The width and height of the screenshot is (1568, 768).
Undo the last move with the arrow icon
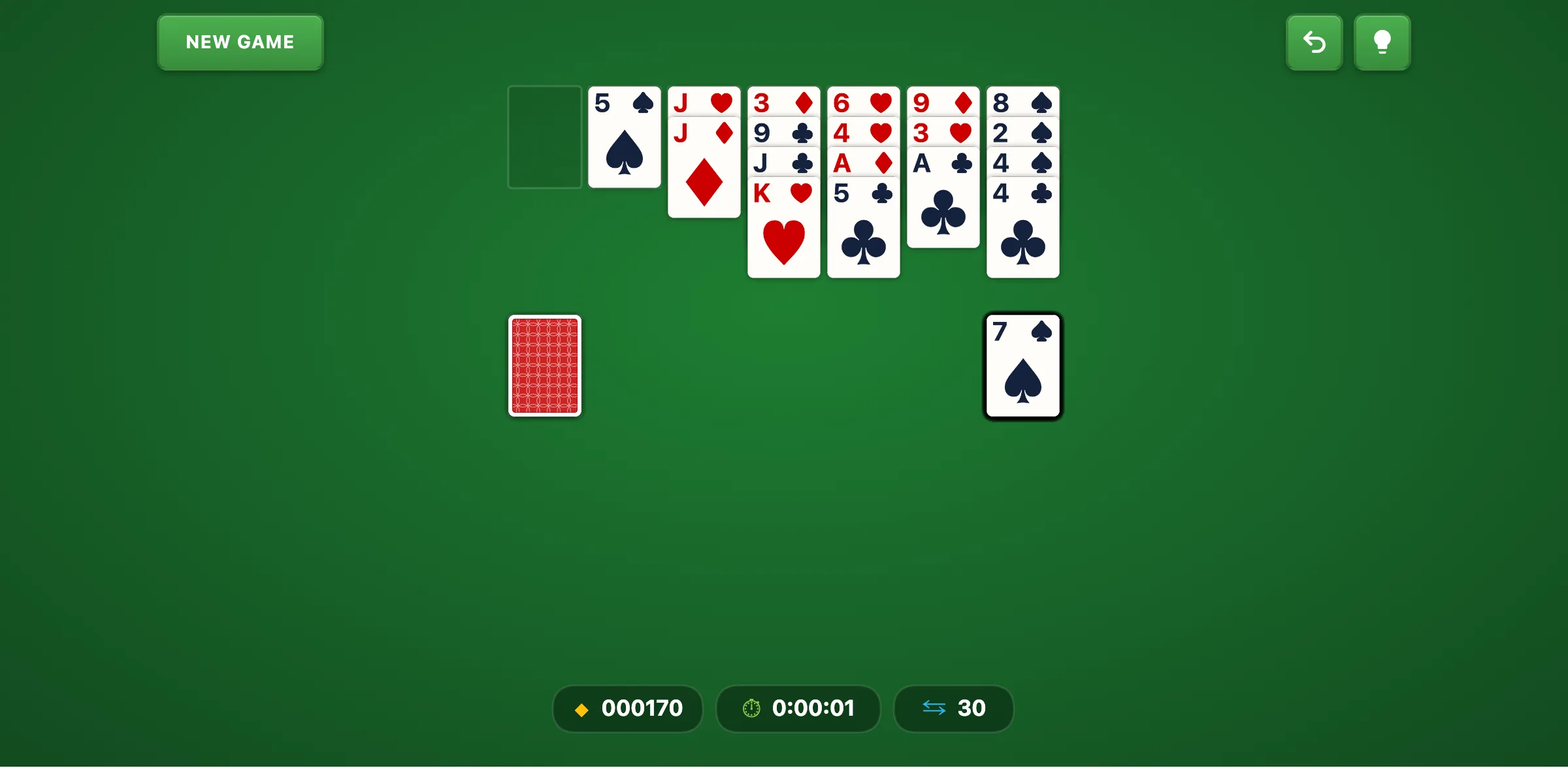[1314, 42]
